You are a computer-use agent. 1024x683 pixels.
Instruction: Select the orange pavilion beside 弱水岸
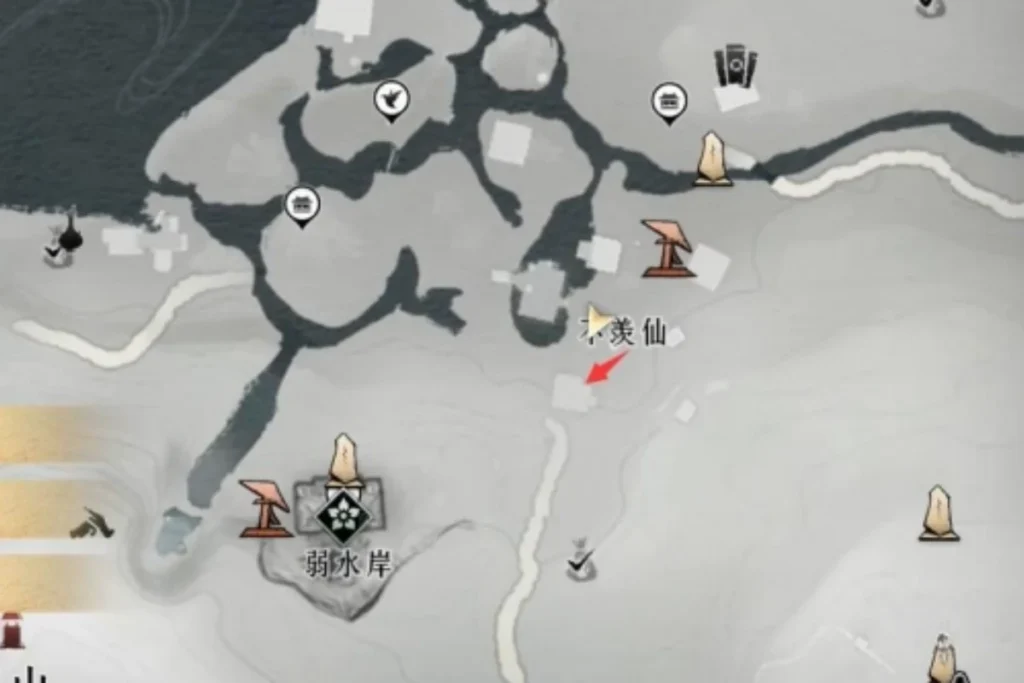pyautogui.click(x=265, y=508)
